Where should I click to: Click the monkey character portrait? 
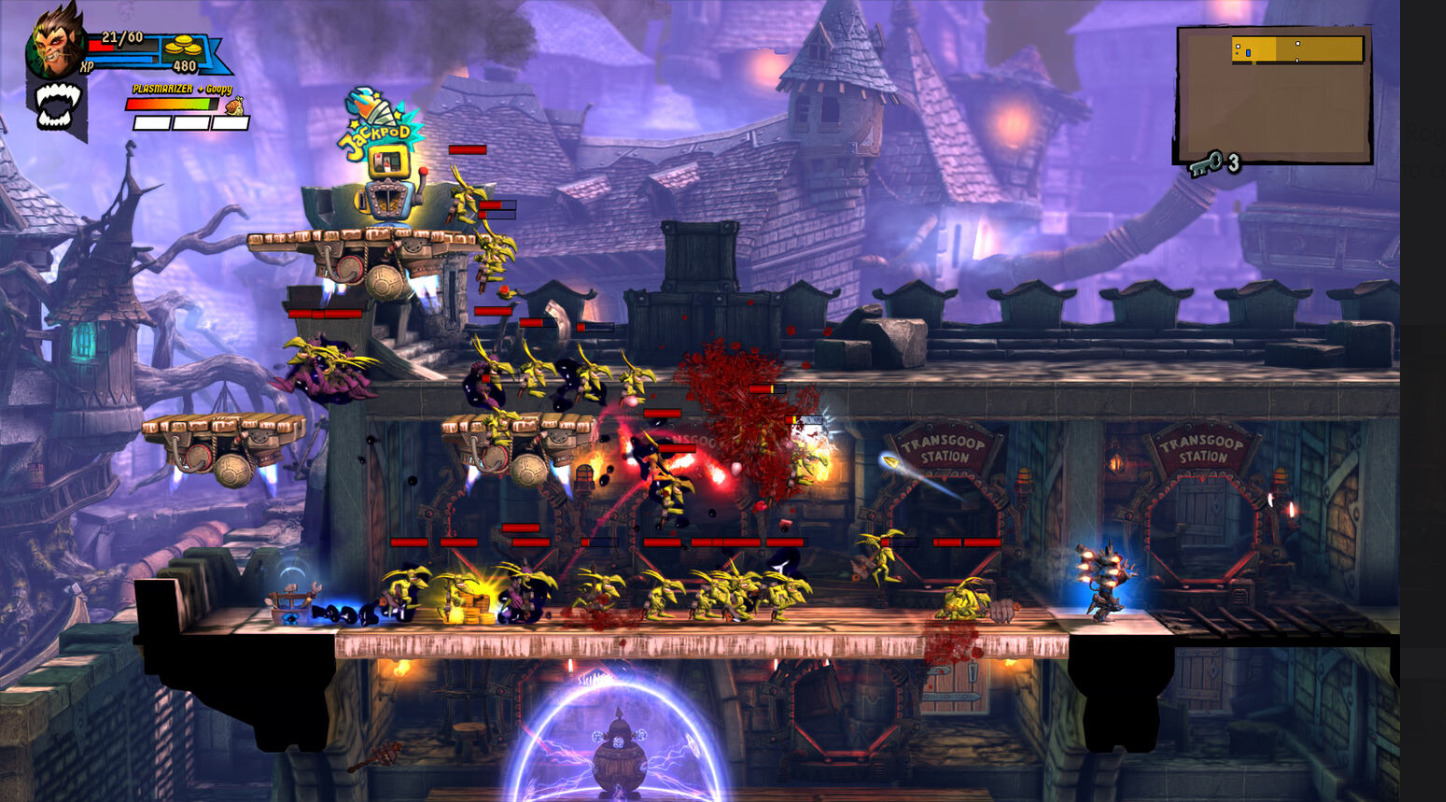tap(57, 40)
